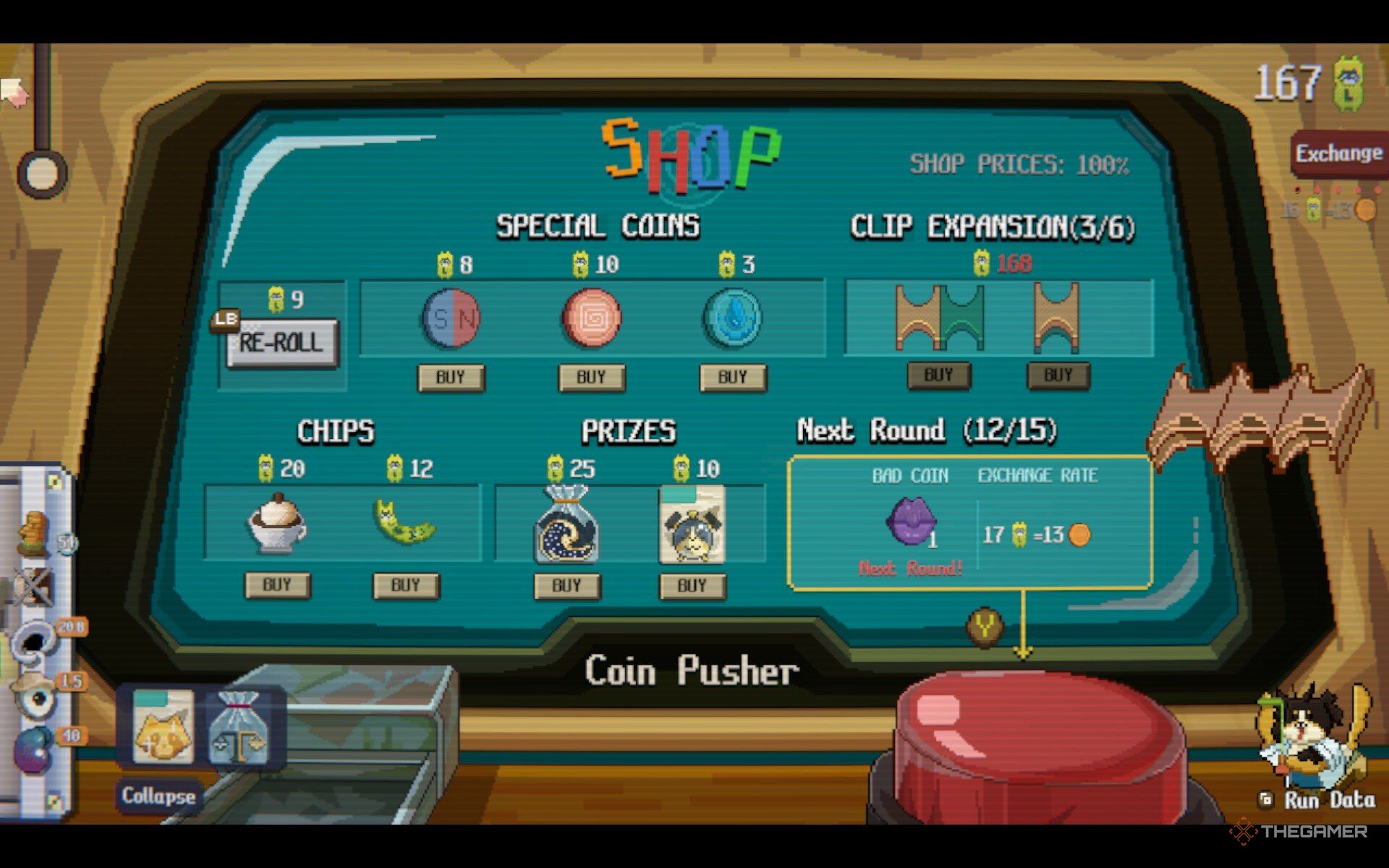The image size is (1389, 868).
Task: Open Run Data cat character
Action: tap(1313, 745)
